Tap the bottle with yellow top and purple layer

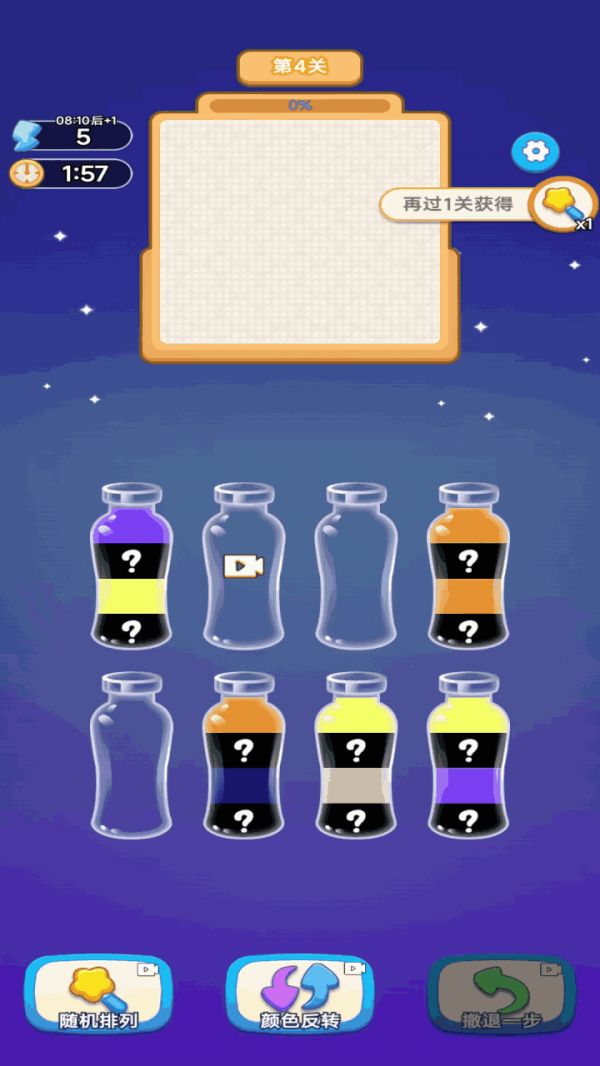pyautogui.click(x=468, y=756)
